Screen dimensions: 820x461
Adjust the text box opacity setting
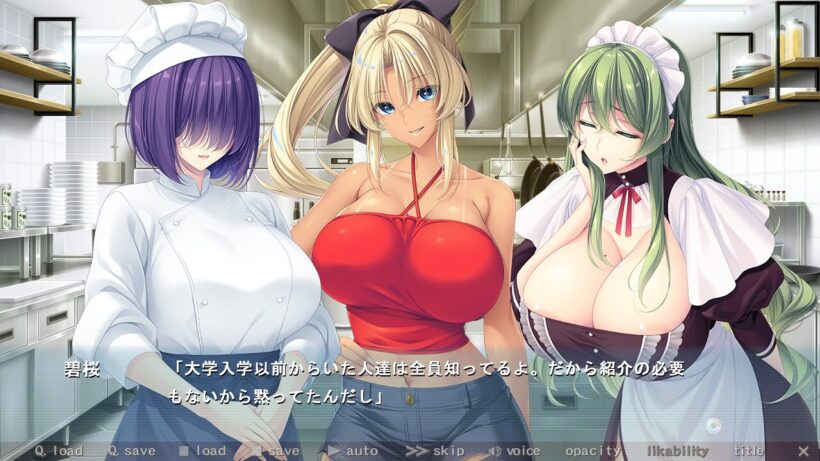(593, 451)
